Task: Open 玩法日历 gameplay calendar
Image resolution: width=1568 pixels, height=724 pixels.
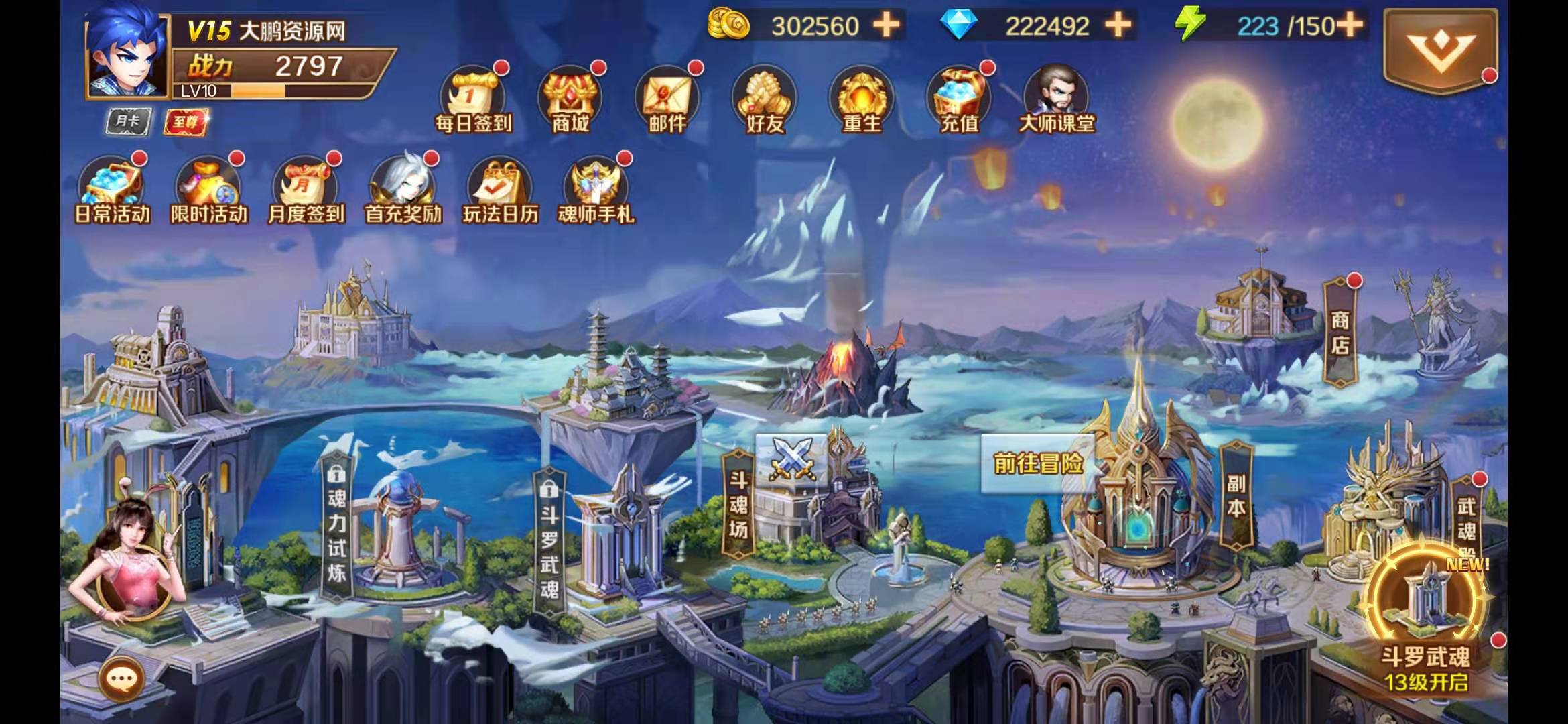Action: tap(501, 190)
